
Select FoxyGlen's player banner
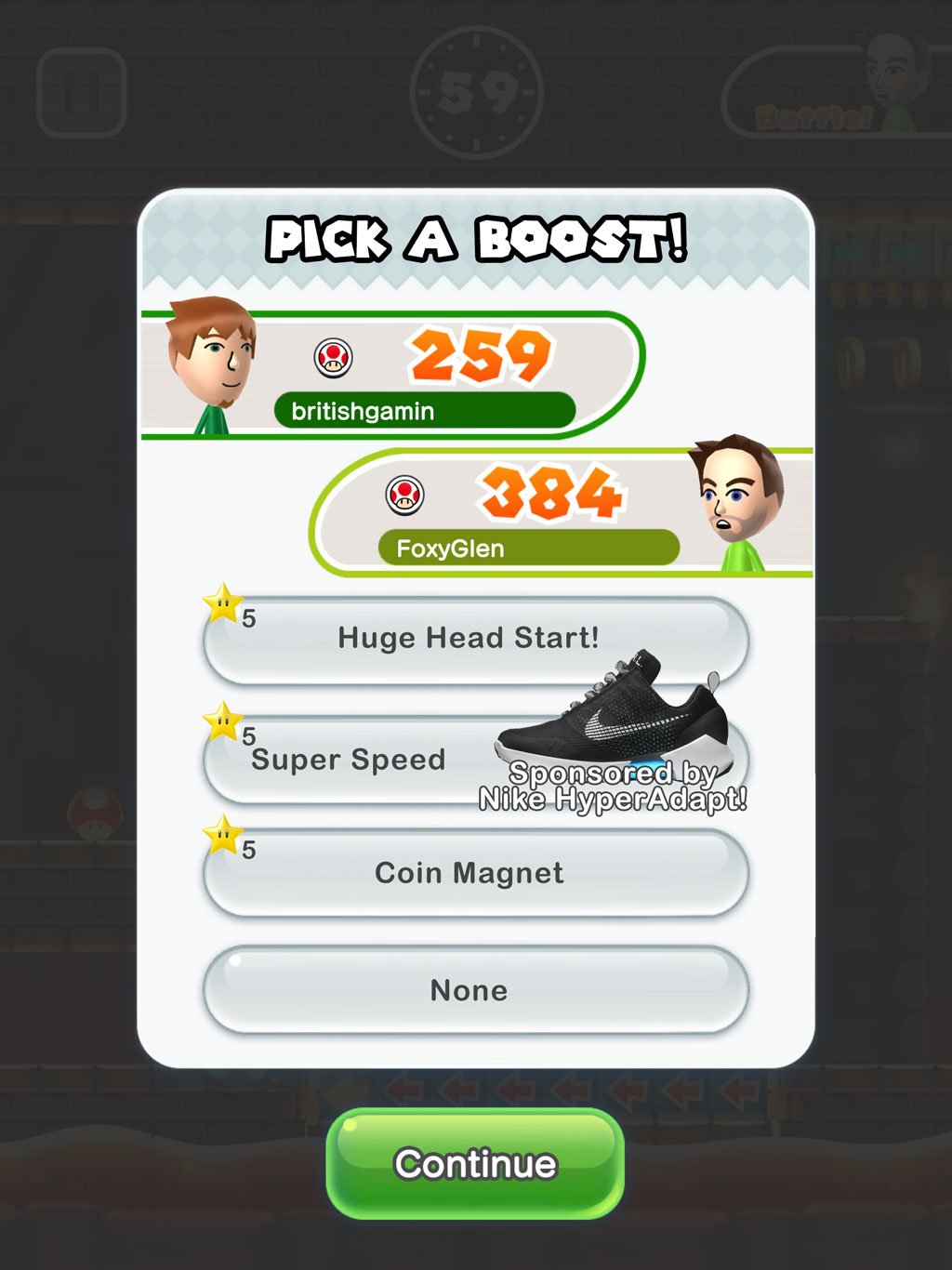click(558, 513)
